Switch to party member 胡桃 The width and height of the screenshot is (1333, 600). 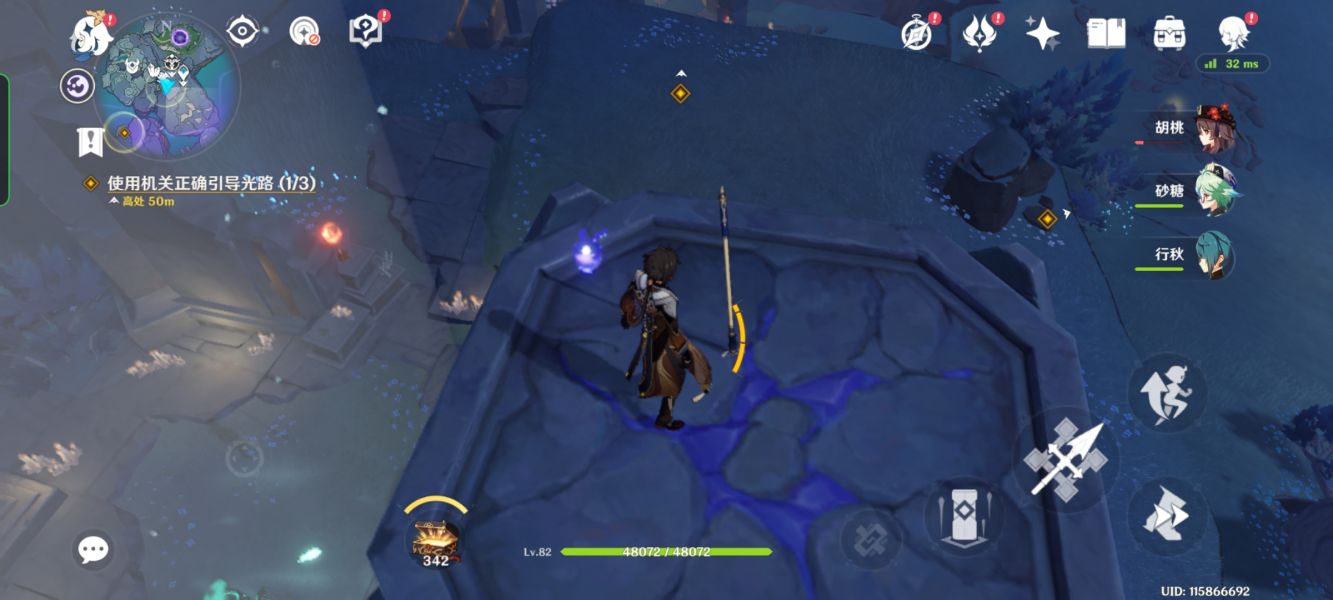point(1213,130)
